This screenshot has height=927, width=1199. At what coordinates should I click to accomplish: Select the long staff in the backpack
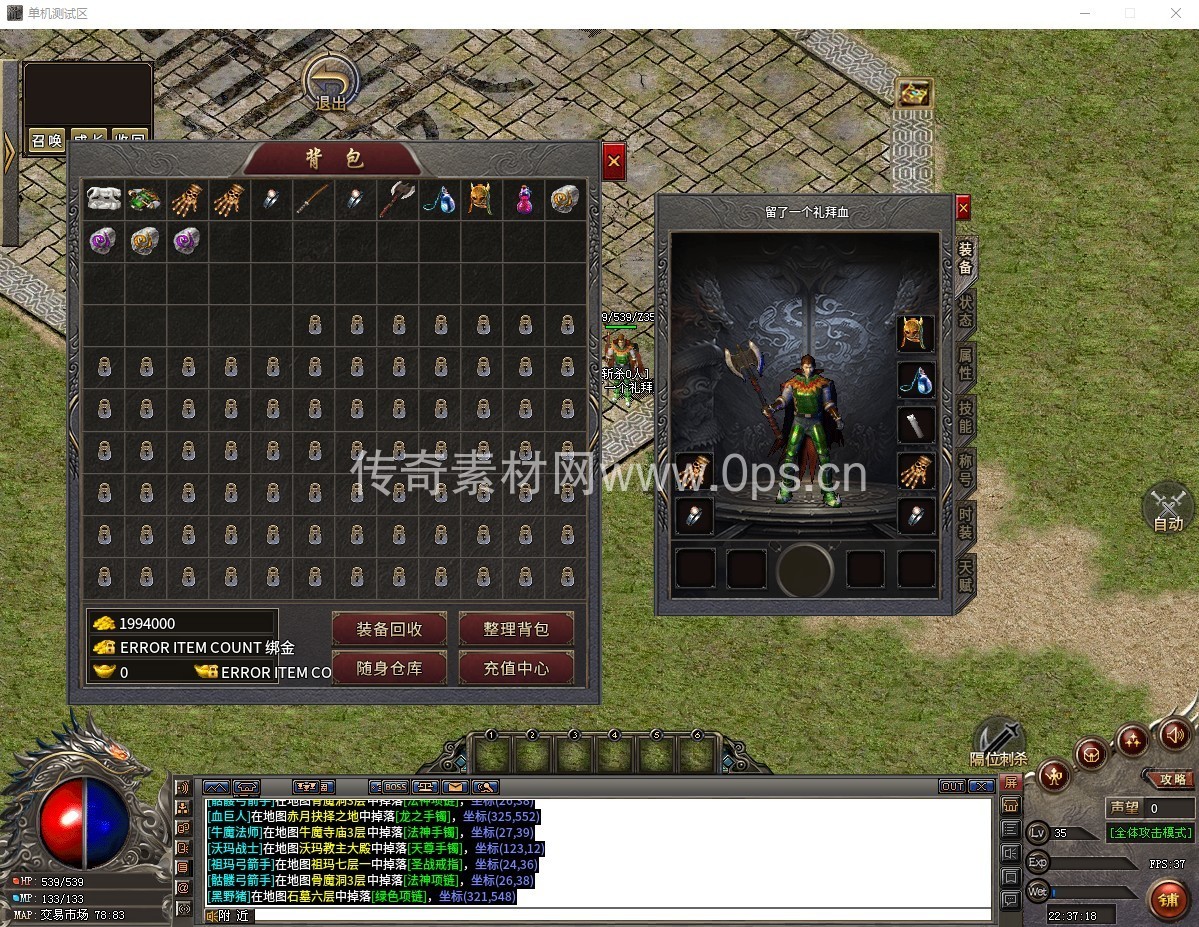[313, 199]
